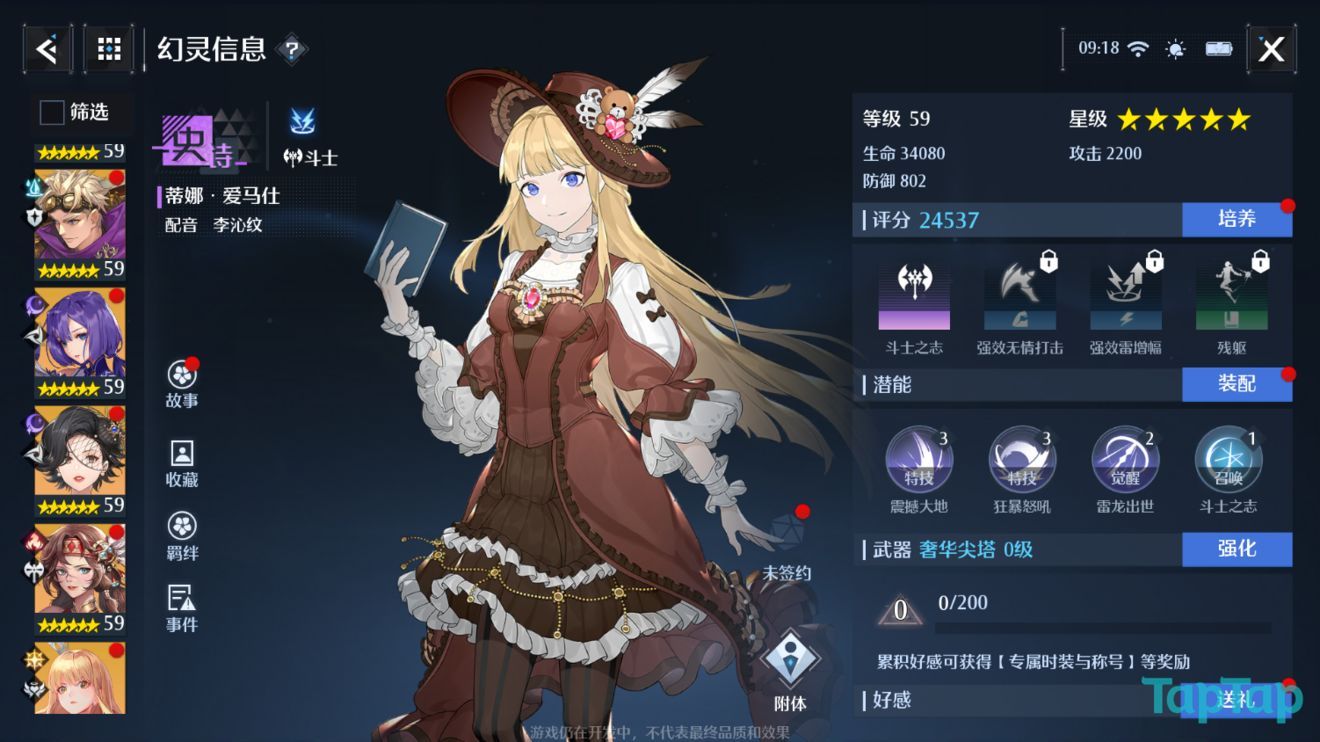
Task: Select the 狂暴怒吼 skill icon
Action: pyautogui.click(x=1022, y=458)
